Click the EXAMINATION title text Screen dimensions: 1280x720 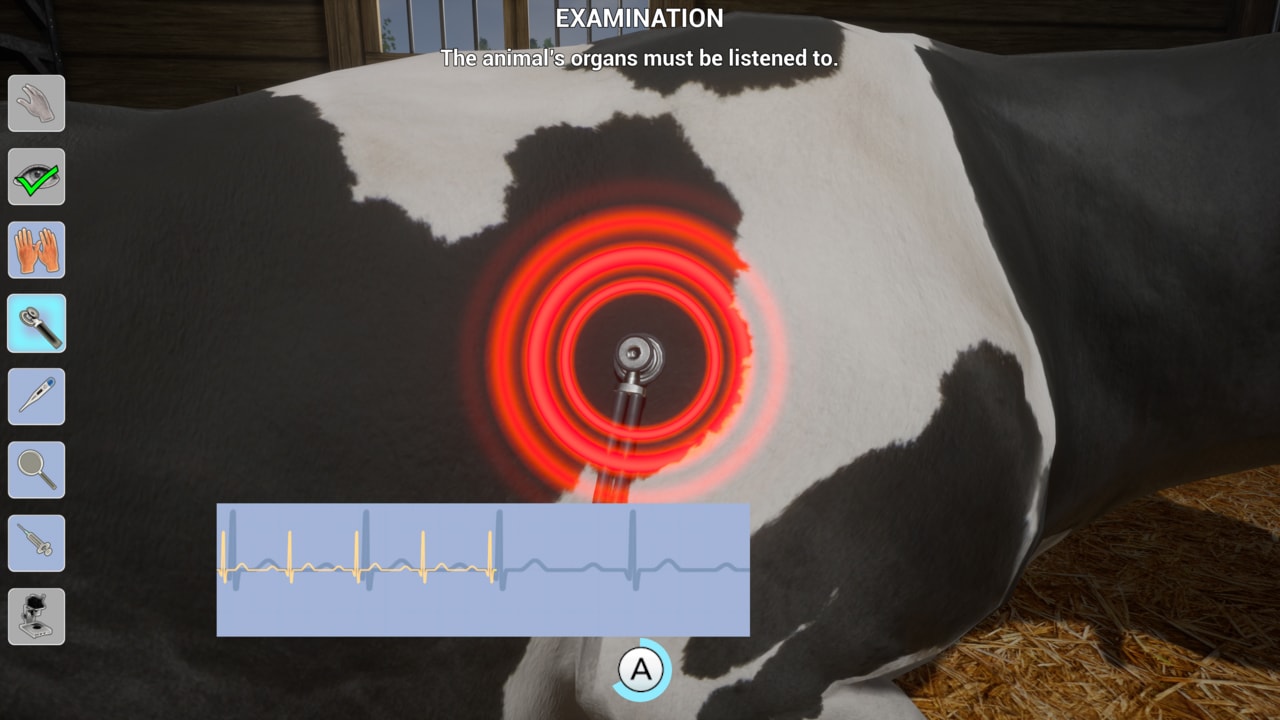tap(639, 18)
